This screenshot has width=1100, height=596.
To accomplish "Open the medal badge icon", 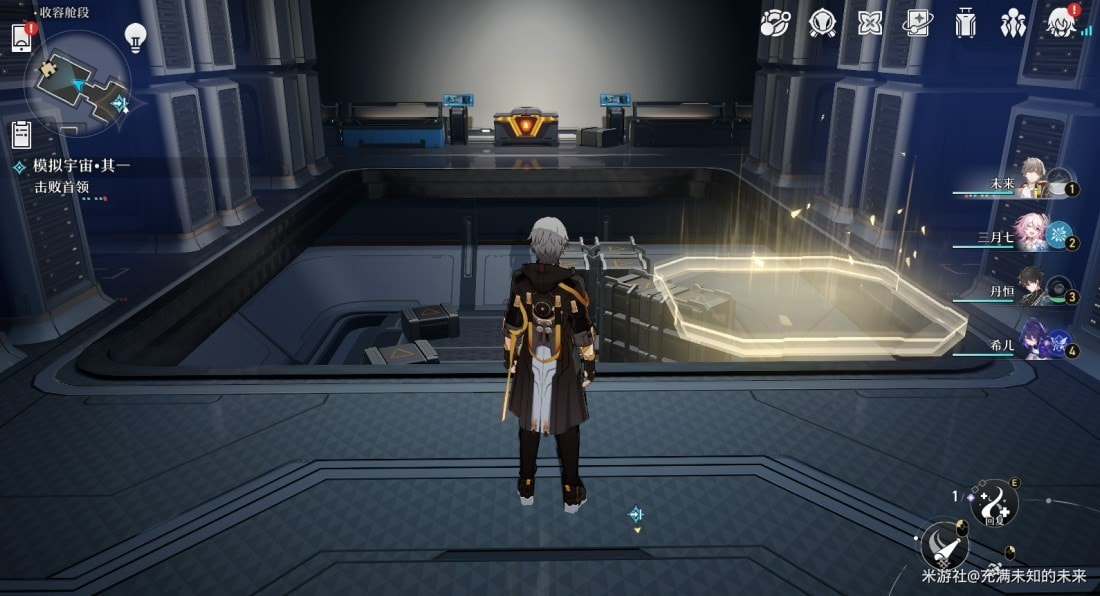I will click(x=822, y=22).
